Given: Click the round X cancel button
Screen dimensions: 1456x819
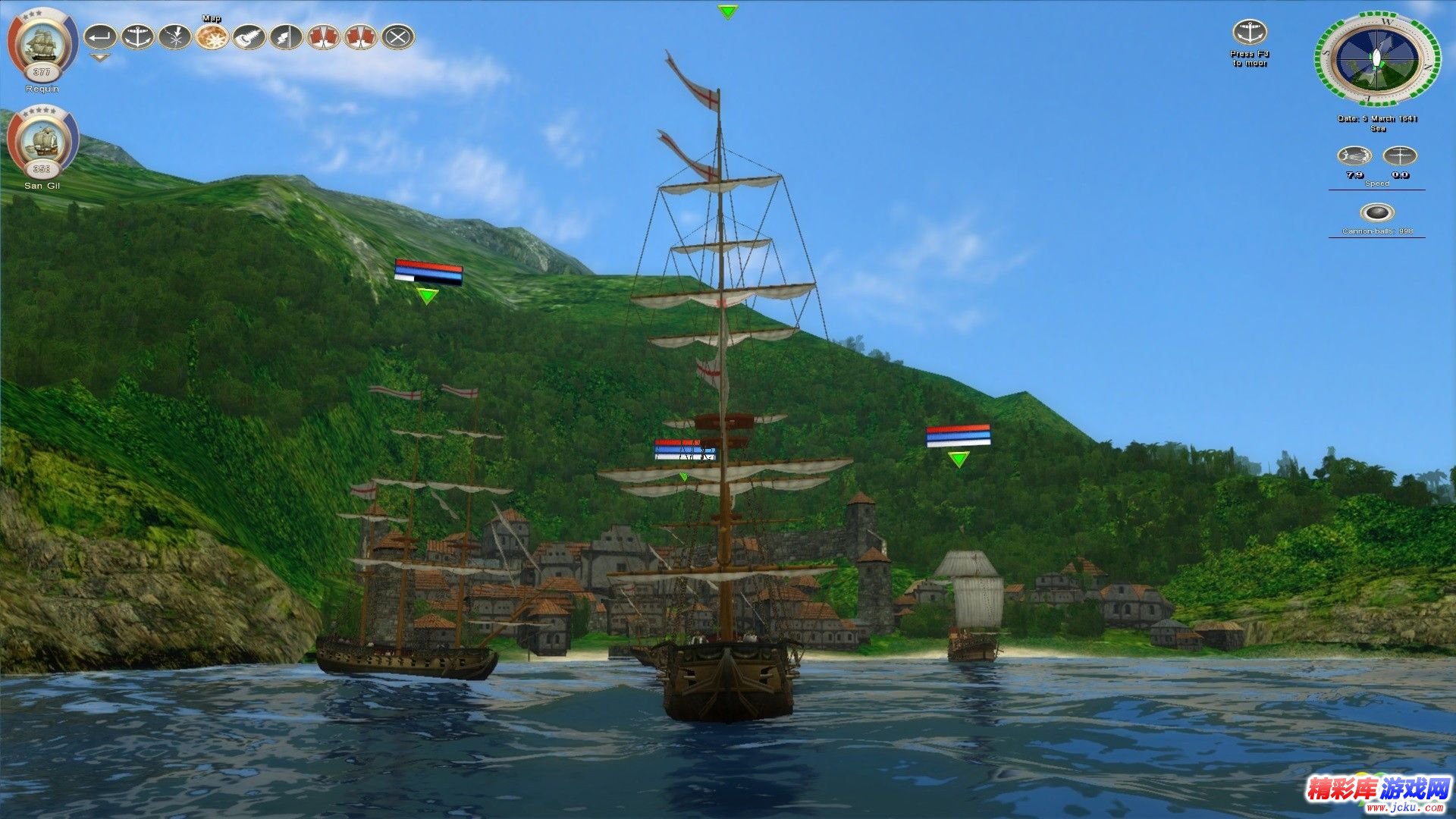Looking at the screenshot, I should point(397,36).
